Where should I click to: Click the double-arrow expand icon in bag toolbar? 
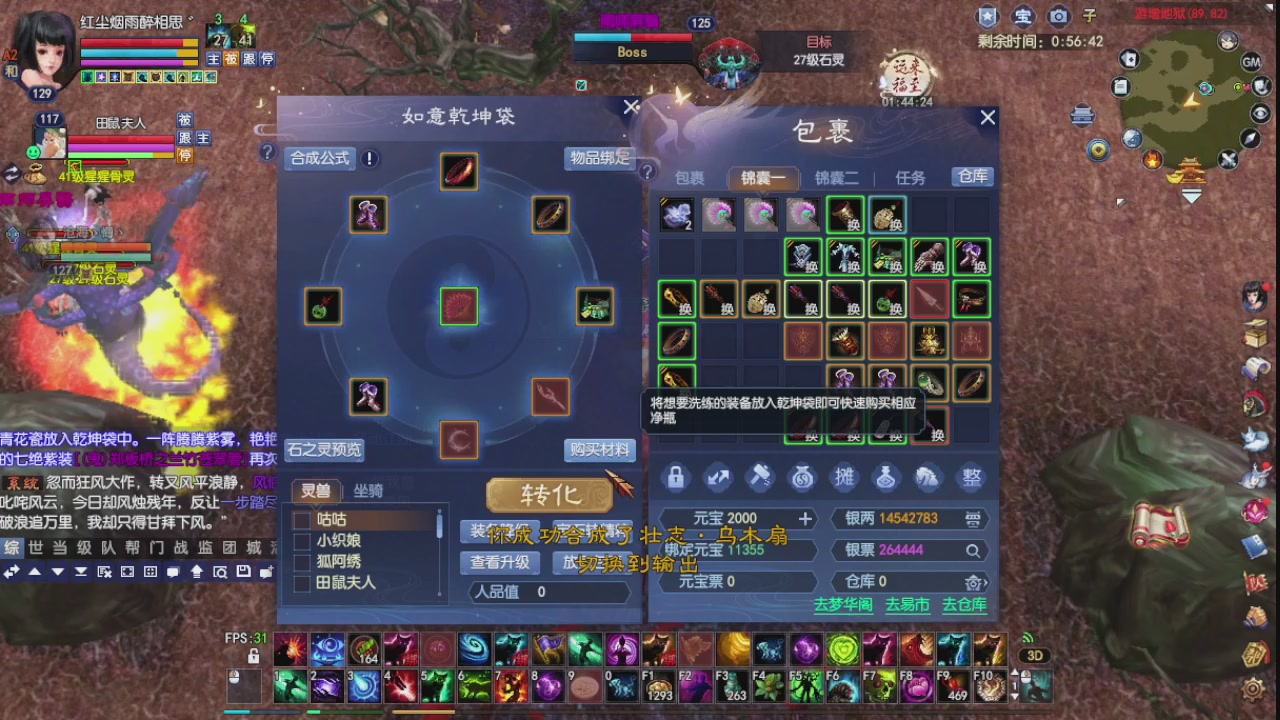pyautogui.click(x=718, y=477)
